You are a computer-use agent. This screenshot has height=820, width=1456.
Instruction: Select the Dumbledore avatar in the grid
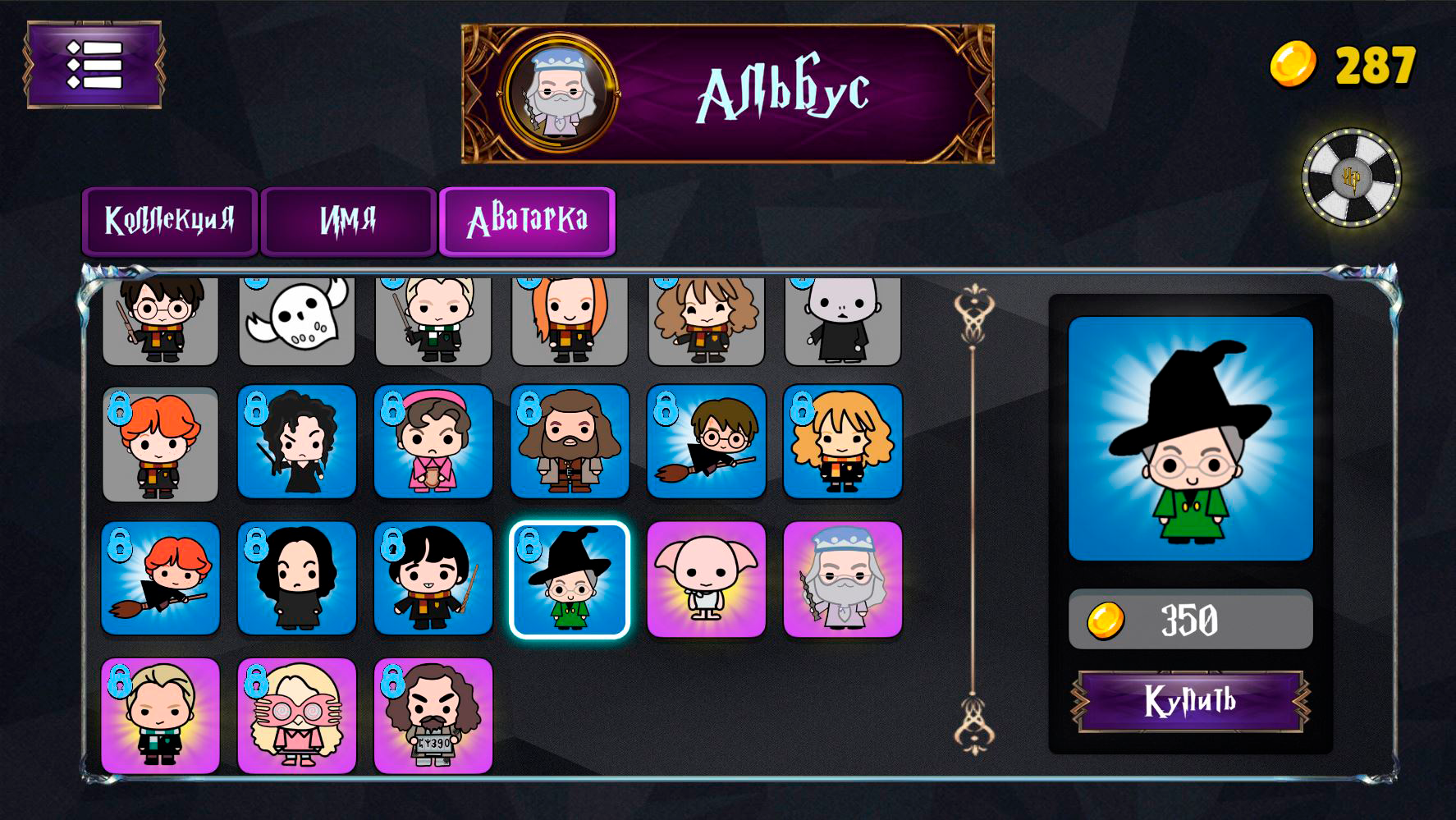tap(843, 579)
